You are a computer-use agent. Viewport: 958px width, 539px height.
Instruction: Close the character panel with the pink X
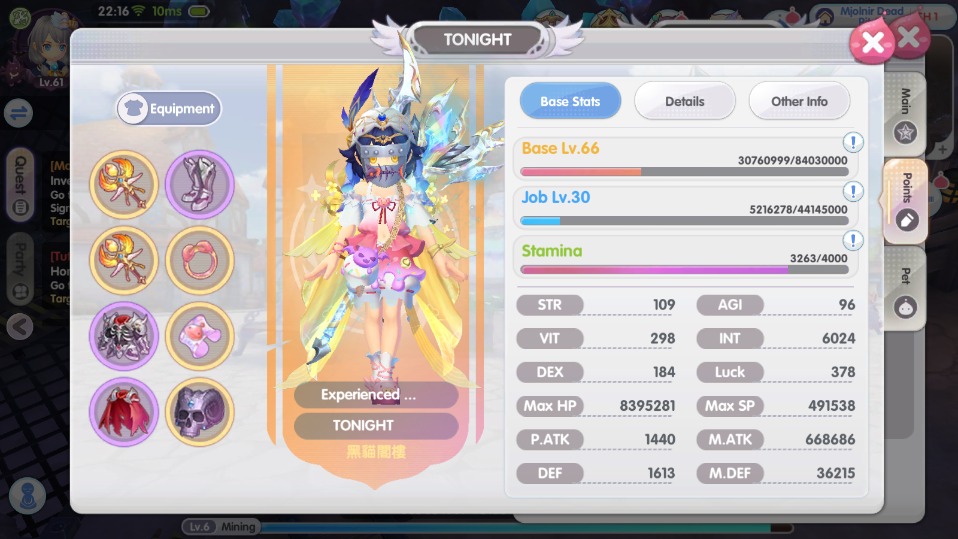click(872, 42)
